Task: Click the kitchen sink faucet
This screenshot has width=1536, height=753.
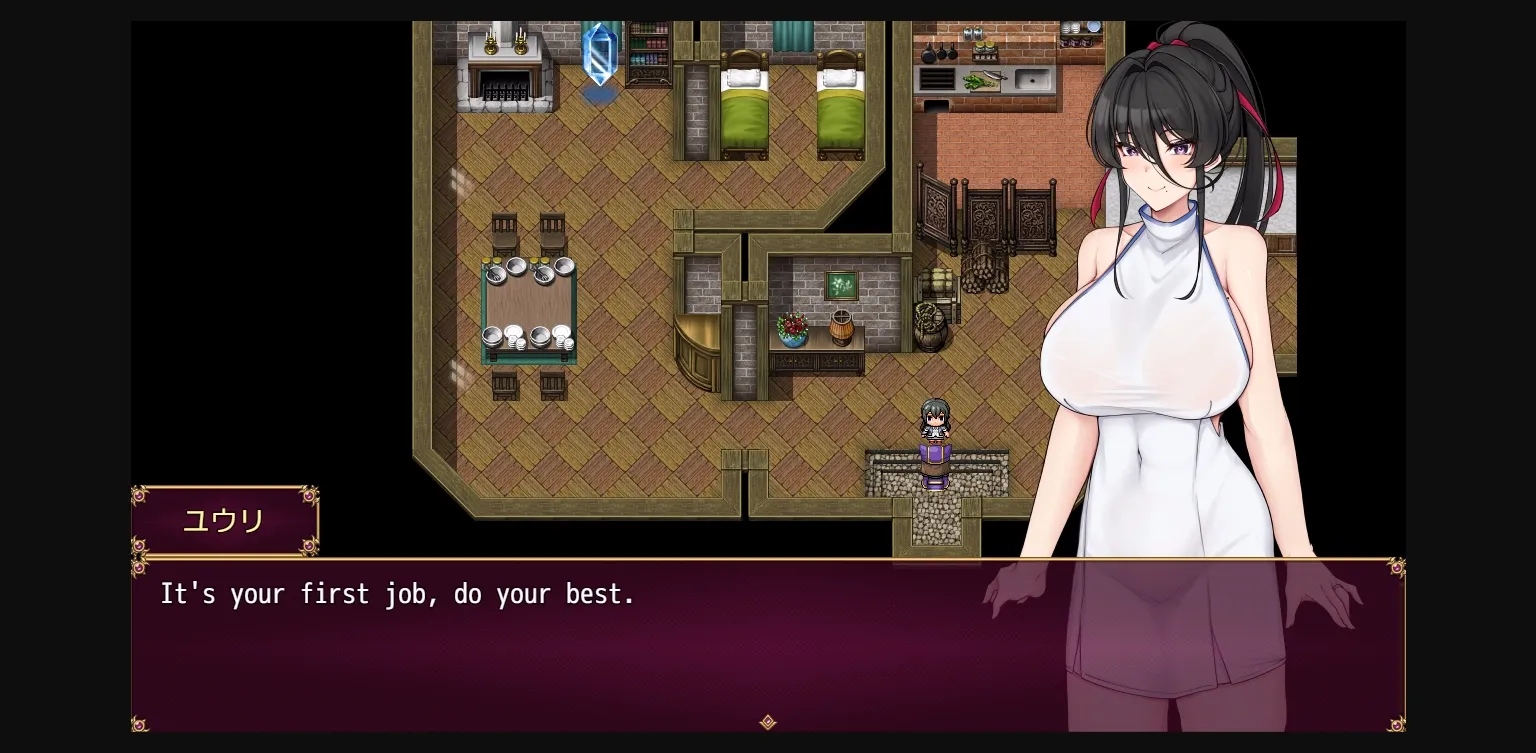Action: (1033, 78)
